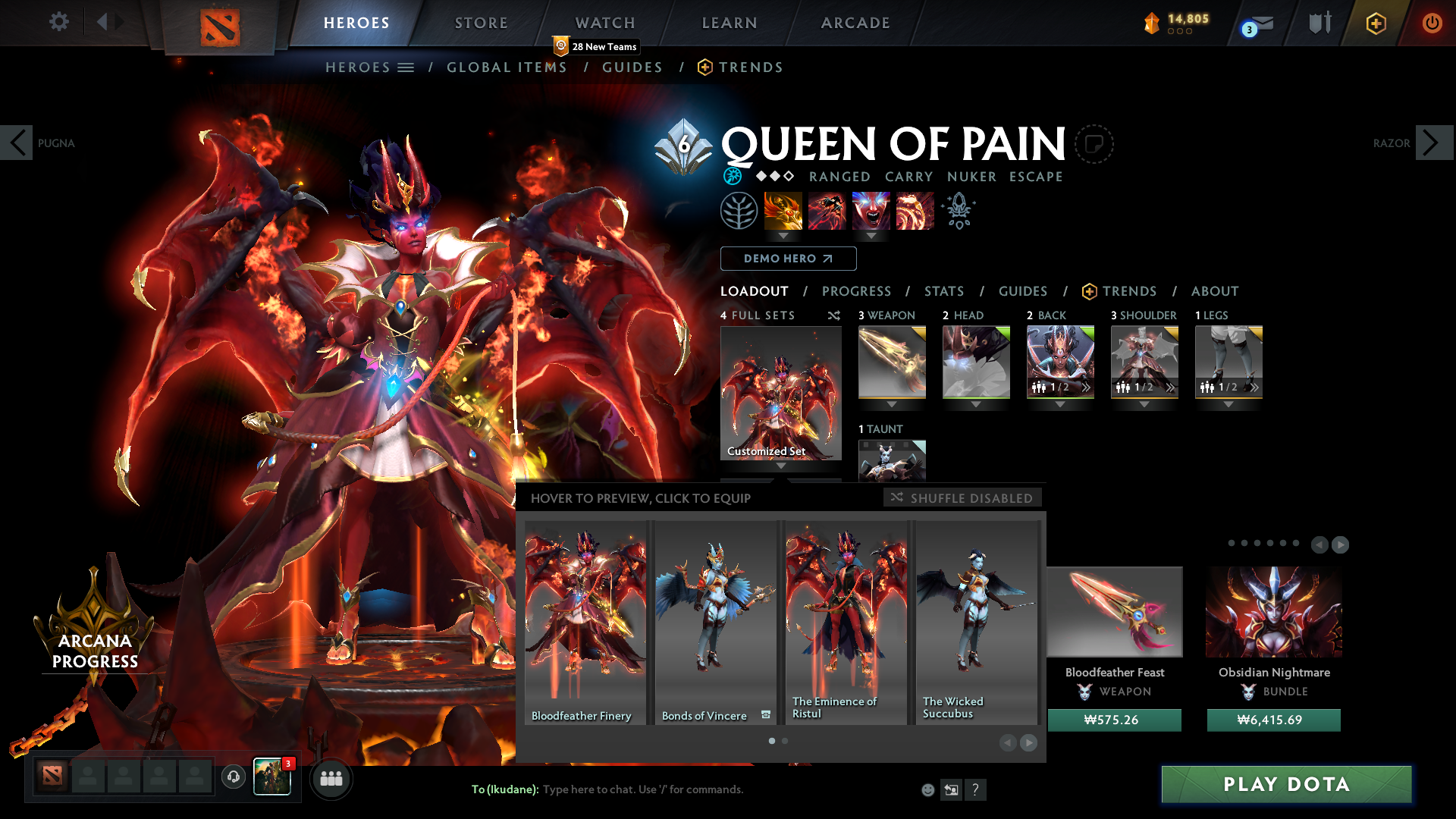Screen dimensions: 1456x819
Task: Expand the Customized Set dropdown arrow
Action: [x=780, y=466]
